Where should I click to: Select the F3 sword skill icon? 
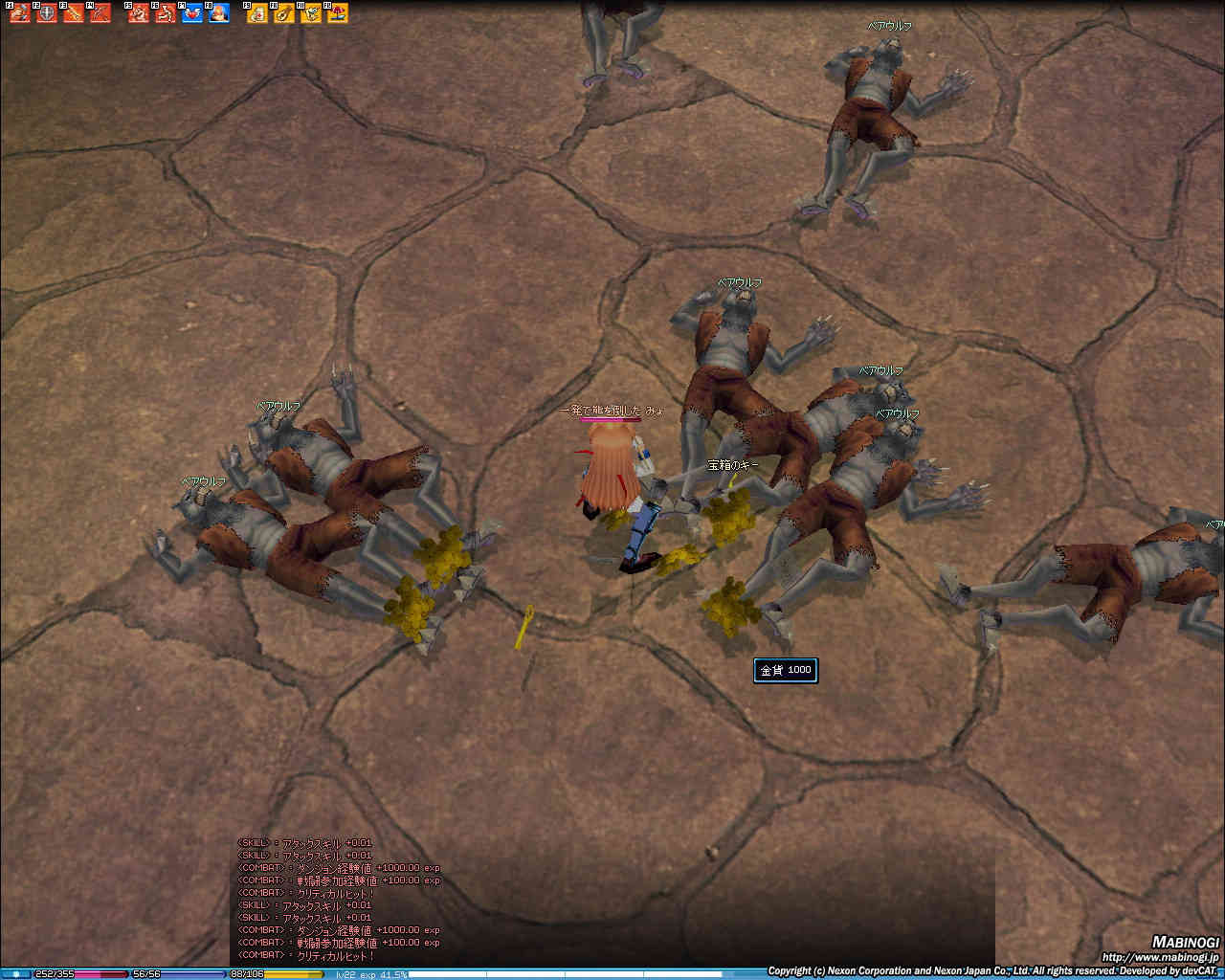click(74, 13)
